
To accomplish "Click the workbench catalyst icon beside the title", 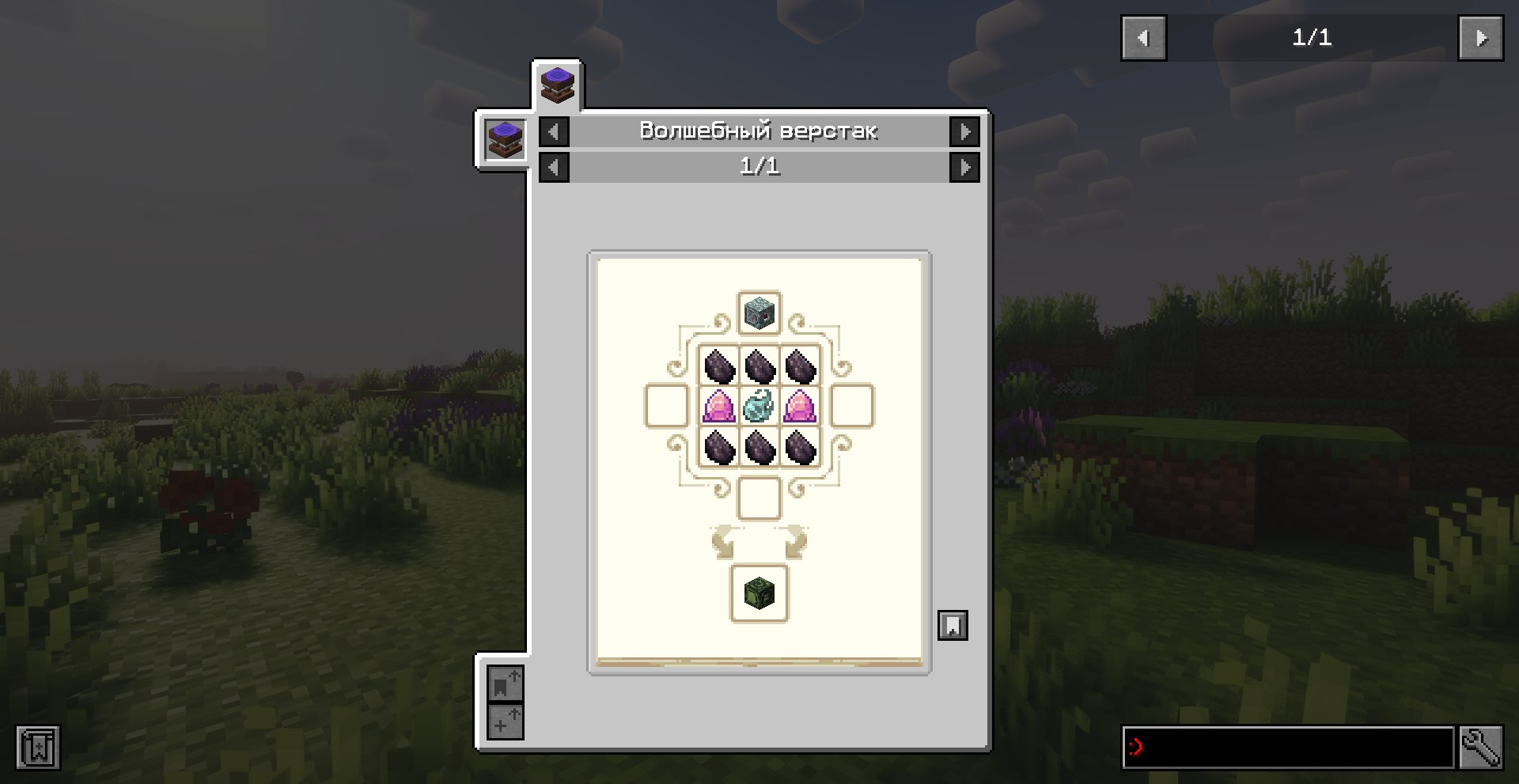I will 505,140.
